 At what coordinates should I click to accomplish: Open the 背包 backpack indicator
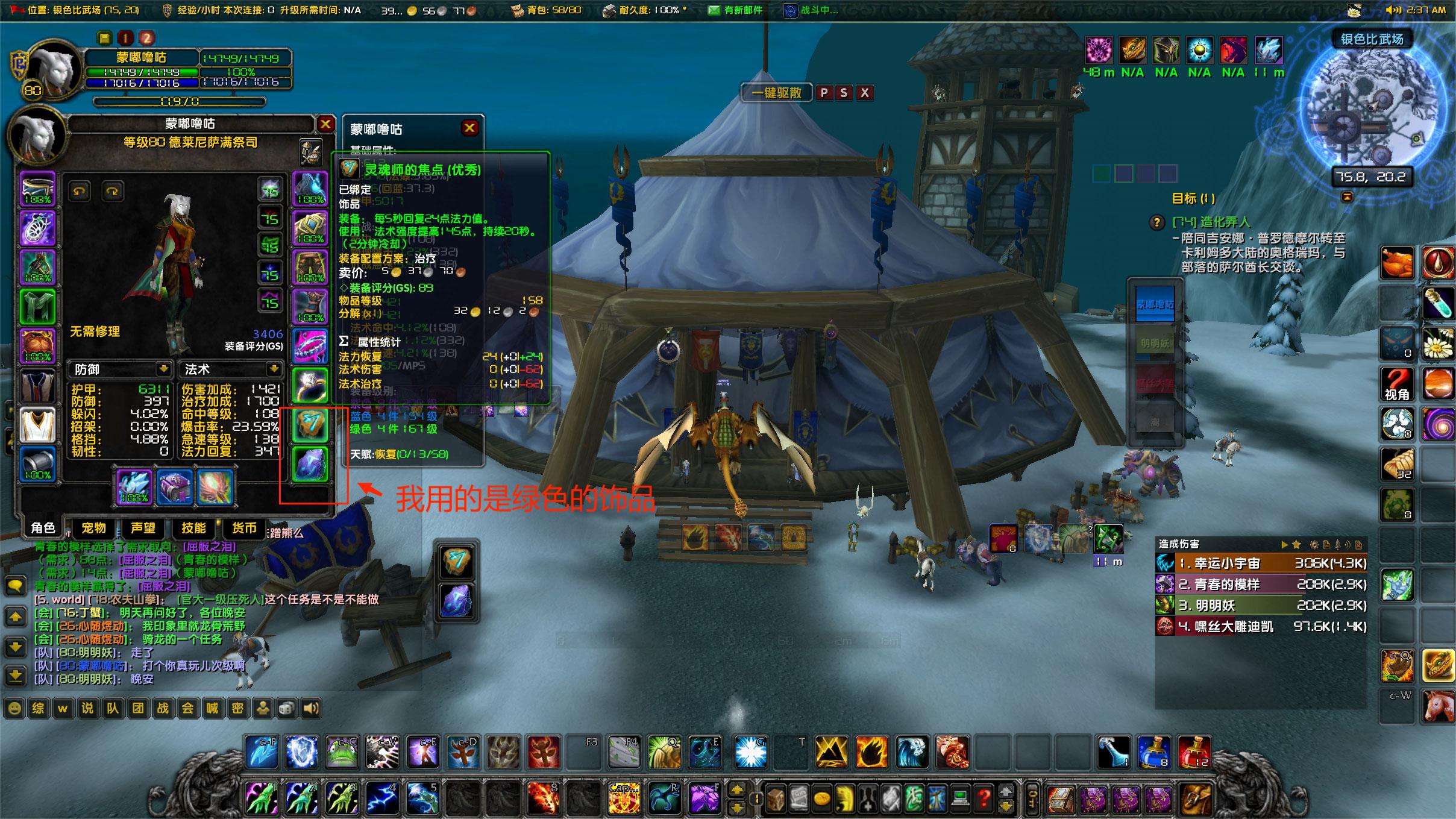516,10
